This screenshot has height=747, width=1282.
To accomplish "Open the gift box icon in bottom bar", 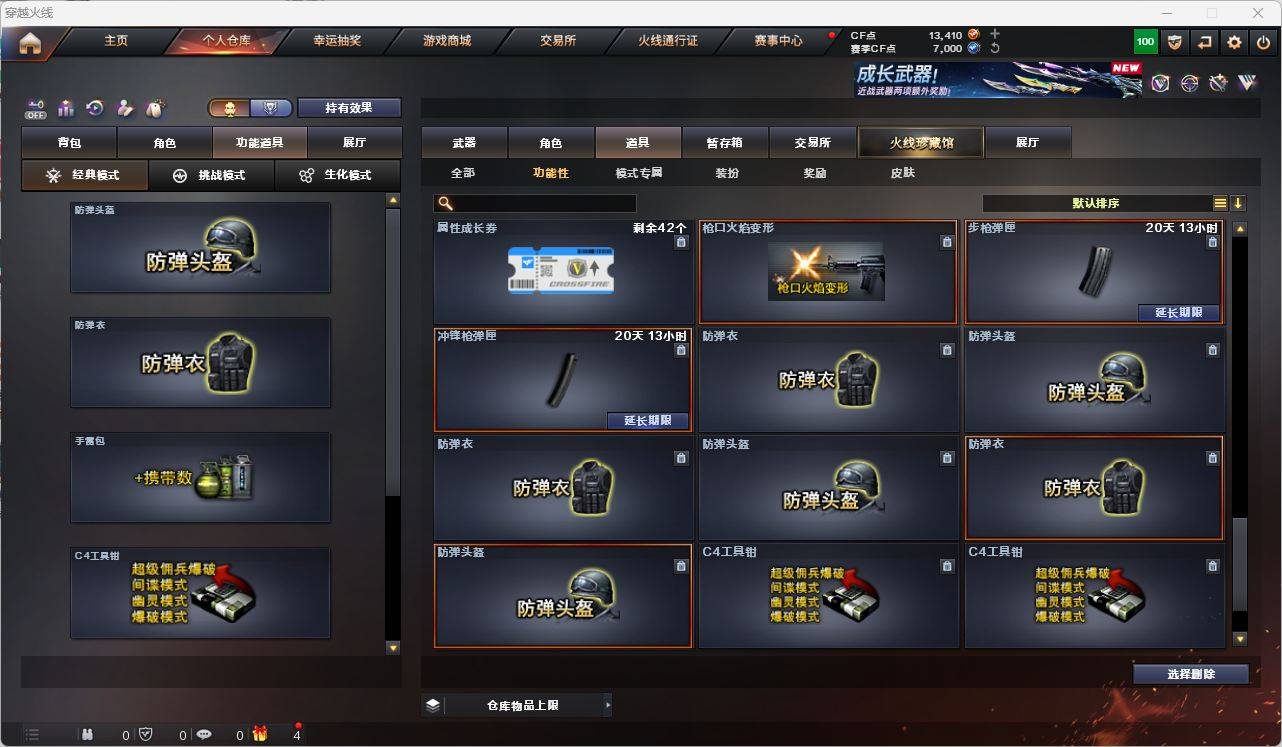I will click(x=260, y=734).
